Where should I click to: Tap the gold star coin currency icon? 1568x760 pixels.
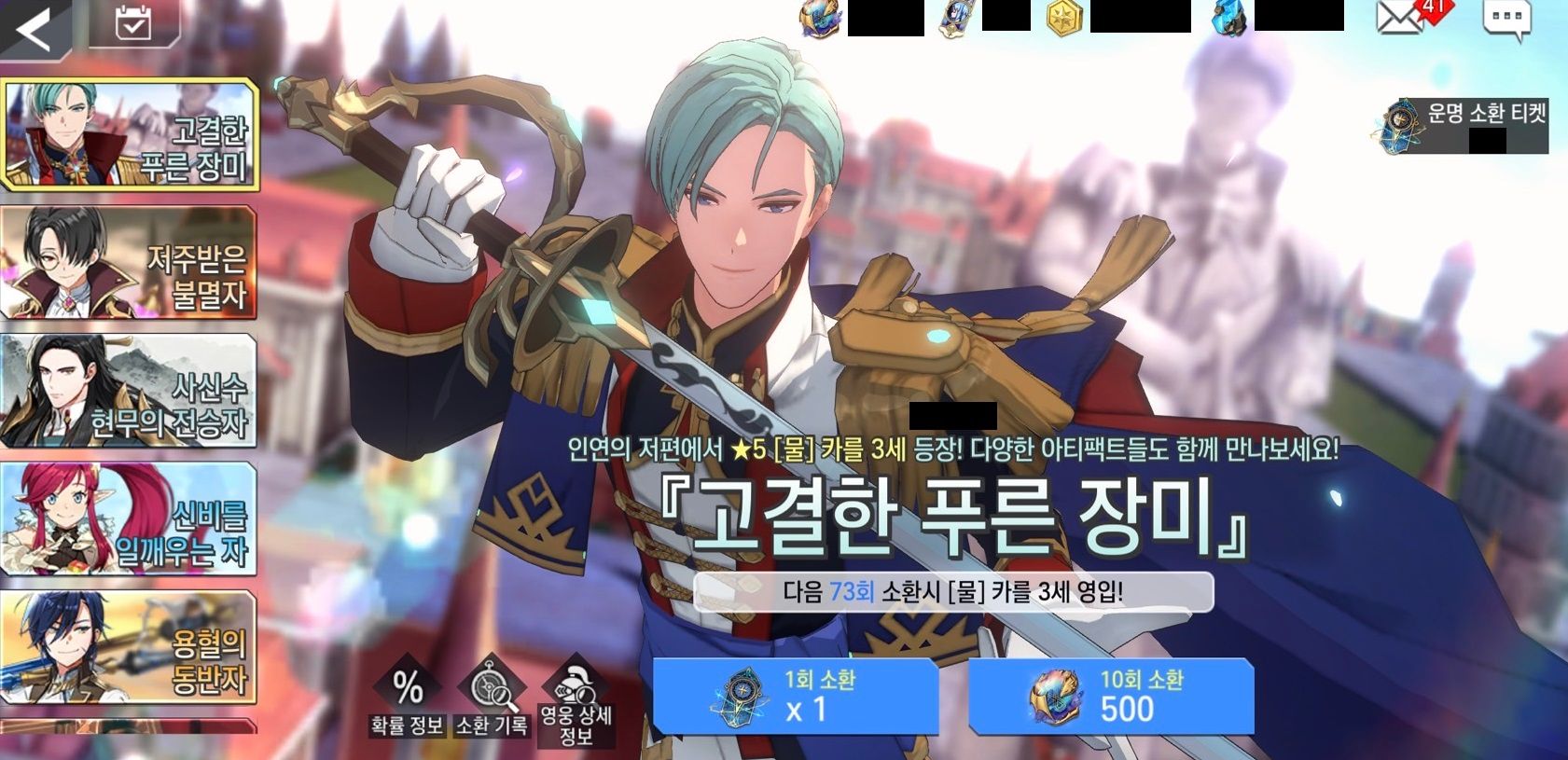pos(1062,19)
